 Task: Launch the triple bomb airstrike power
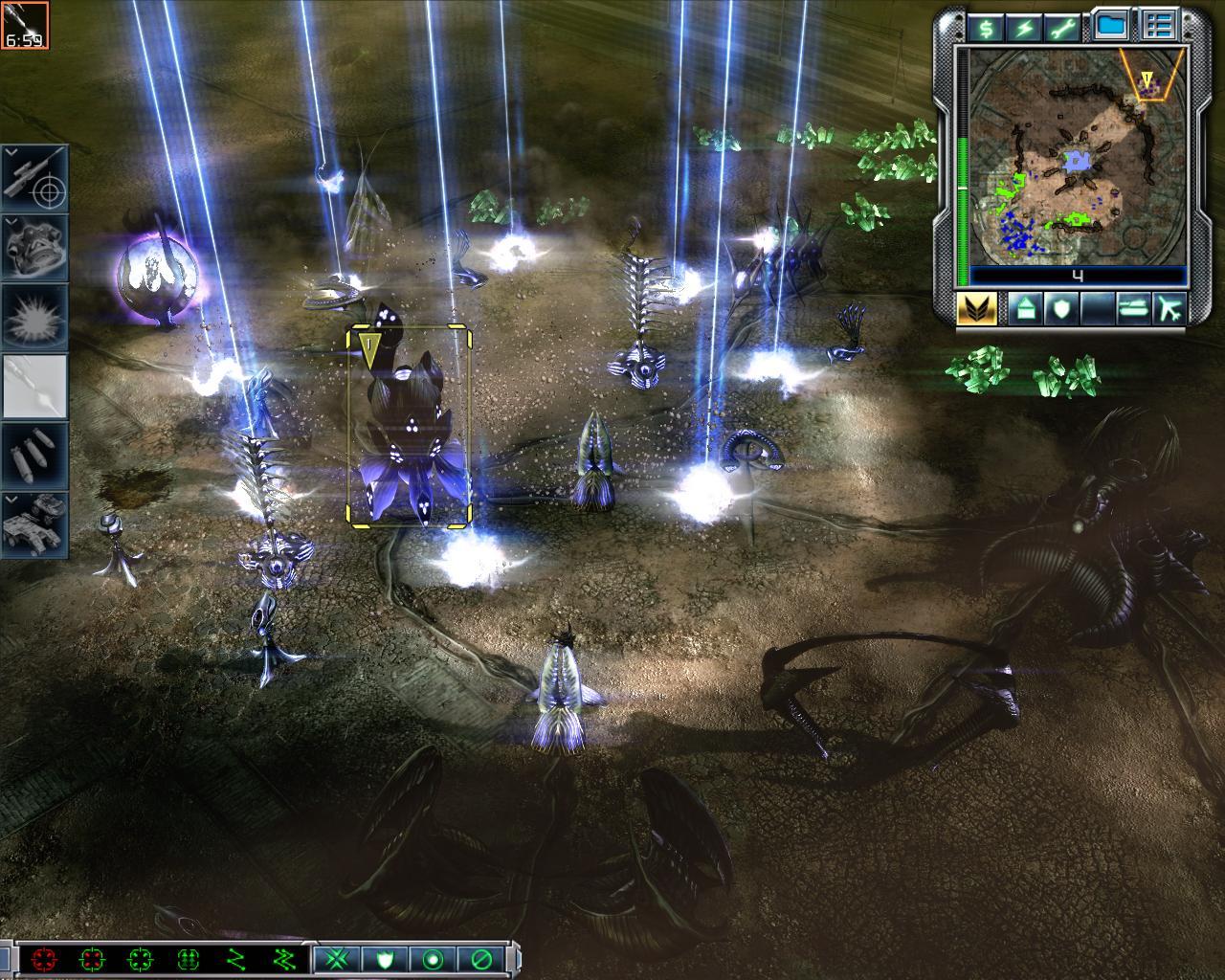[34, 456]
